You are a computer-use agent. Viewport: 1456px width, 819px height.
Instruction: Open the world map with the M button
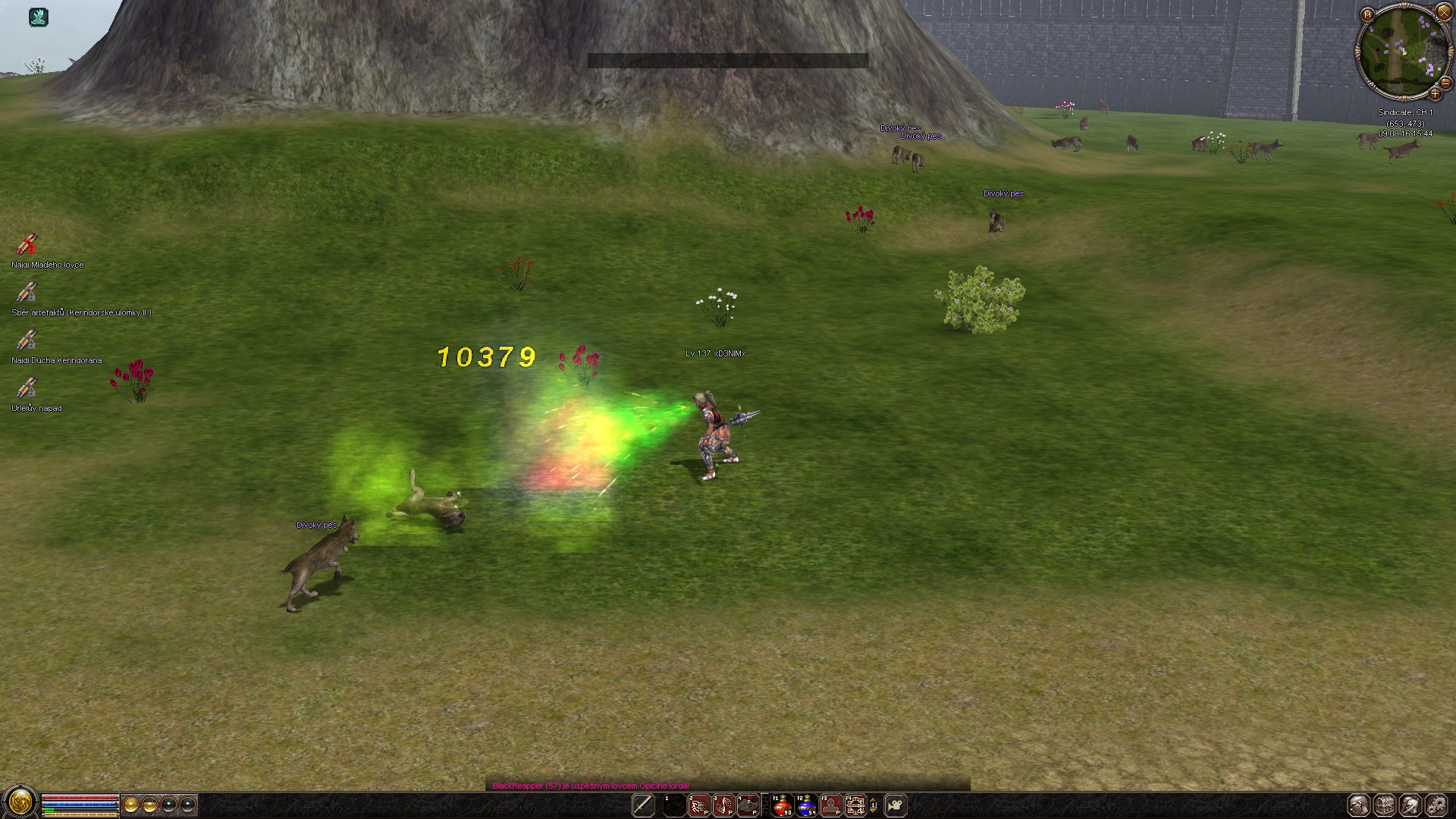point(1367,14)
